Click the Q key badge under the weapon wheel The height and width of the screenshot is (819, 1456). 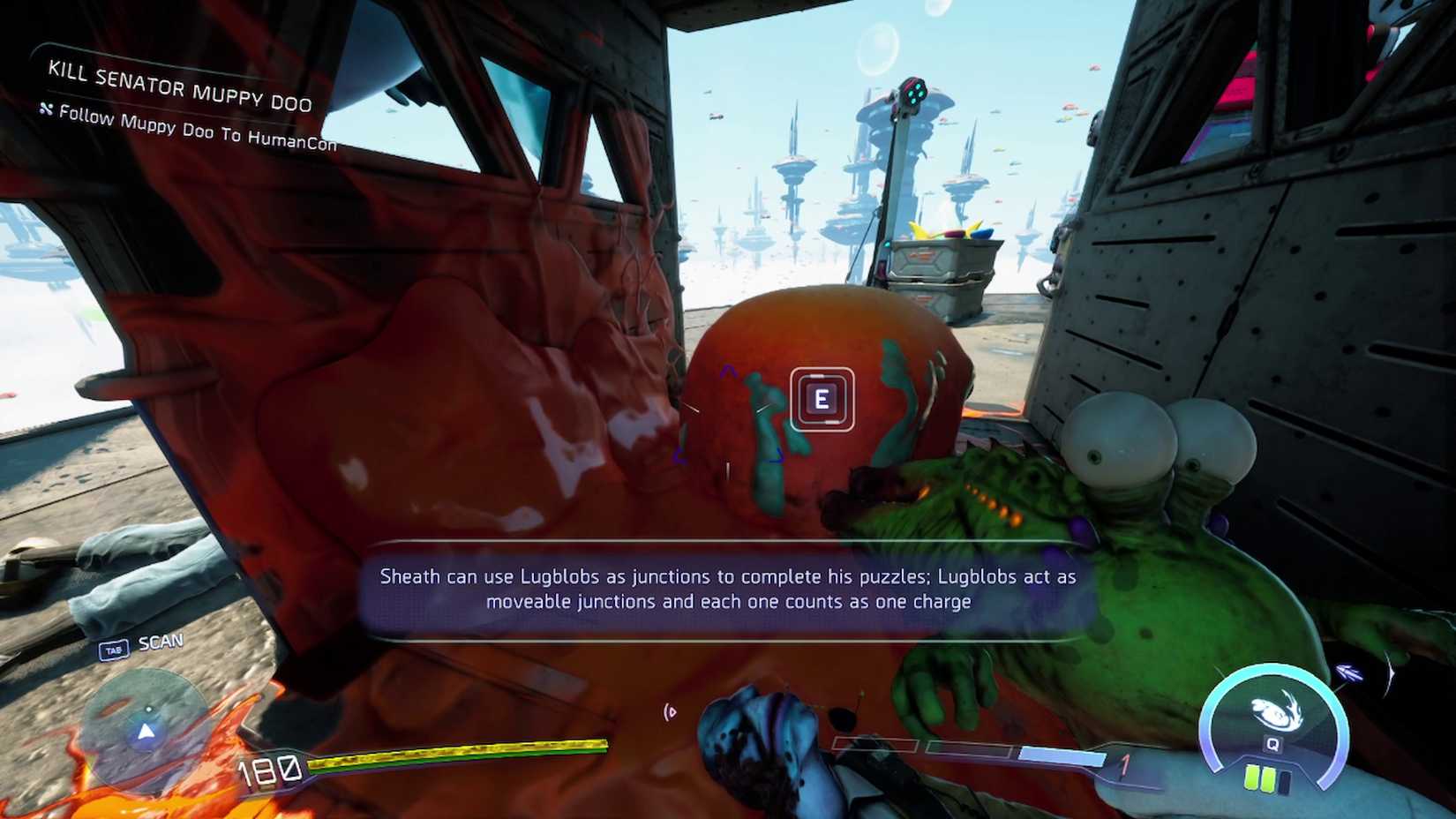(x=1272, y=744)
